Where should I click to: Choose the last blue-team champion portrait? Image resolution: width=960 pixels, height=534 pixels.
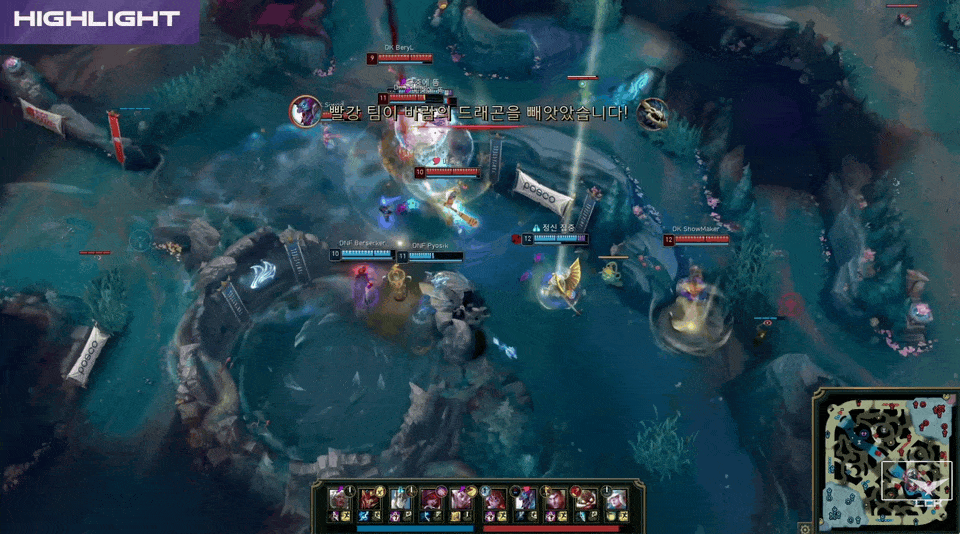[462, 497]
